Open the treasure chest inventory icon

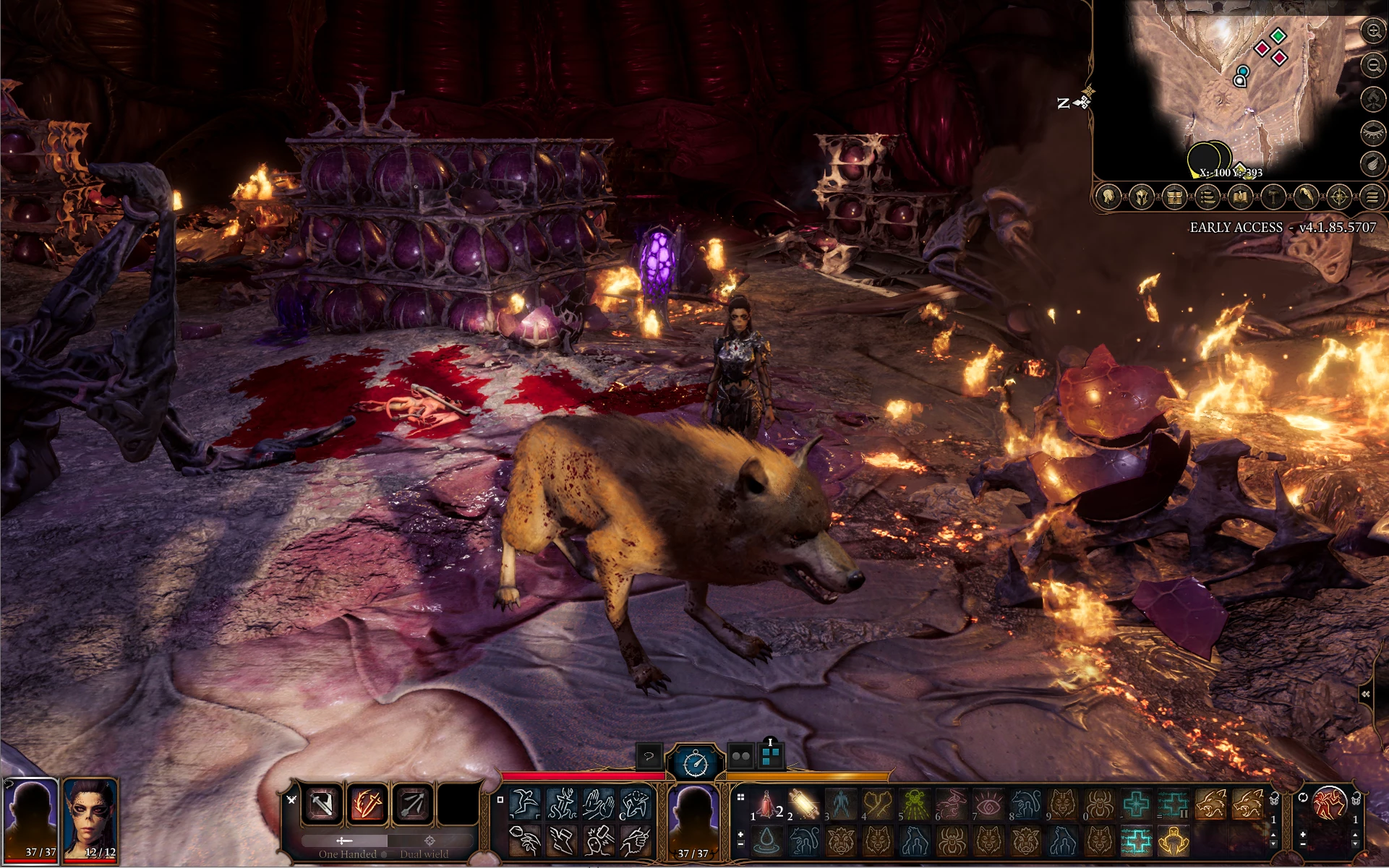[1175, 197]
